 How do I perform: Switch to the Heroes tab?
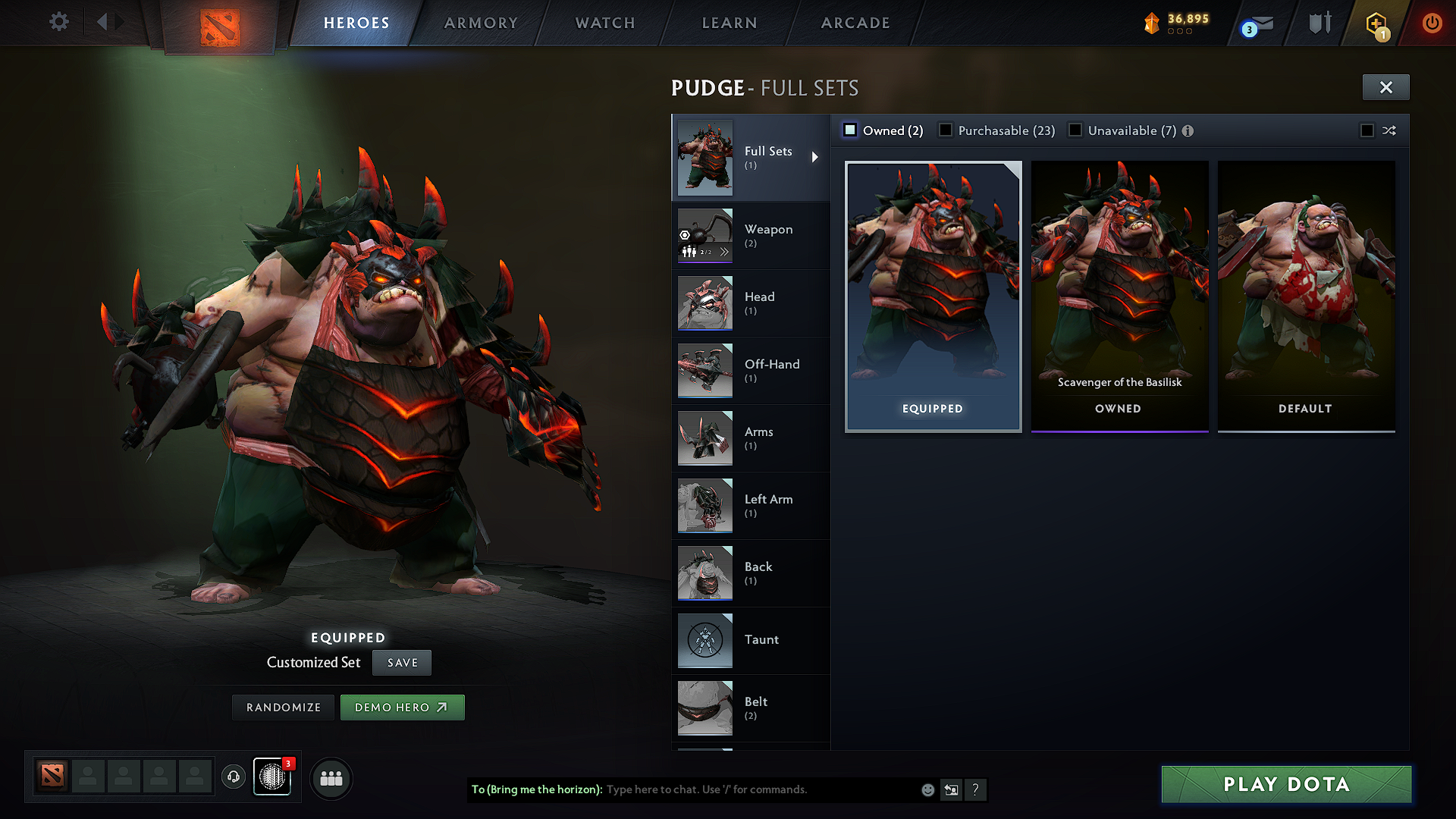coord(356,23)
